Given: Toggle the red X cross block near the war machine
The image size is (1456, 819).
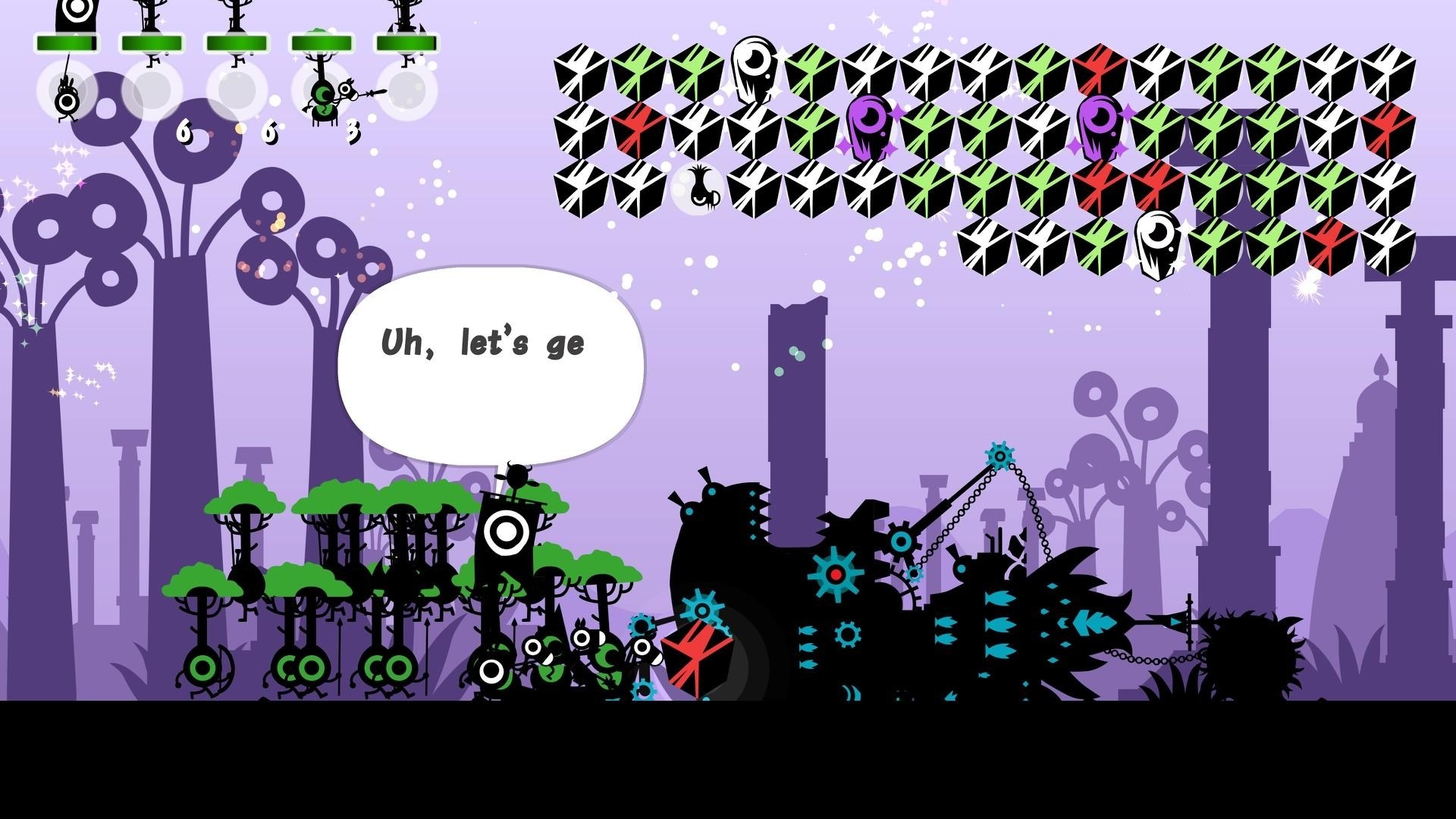Looking at the screenshot, I should coord(698,652).
